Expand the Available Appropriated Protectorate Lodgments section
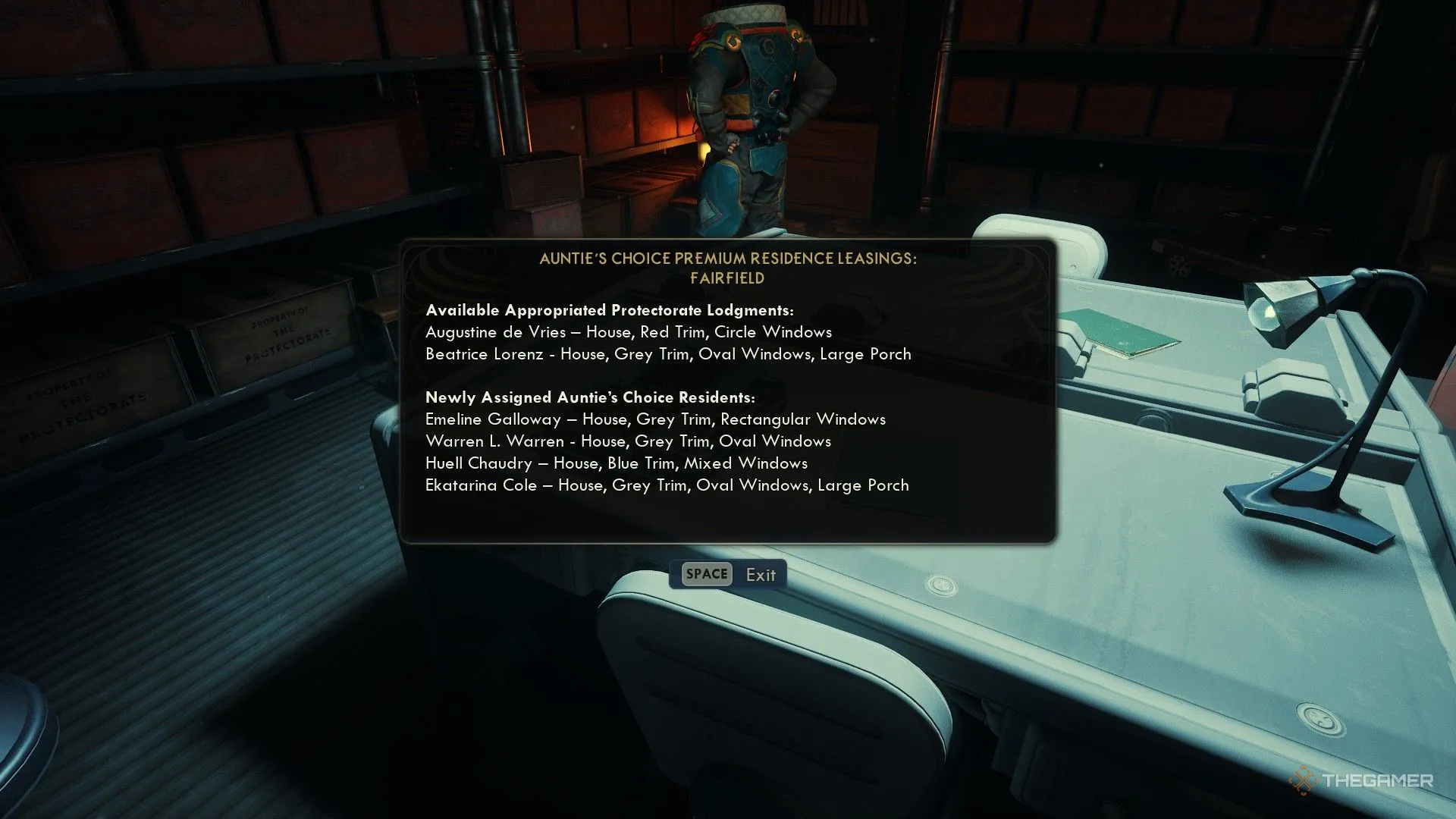The width and height of the screenshot is (1456, 819). click(610, 309)
